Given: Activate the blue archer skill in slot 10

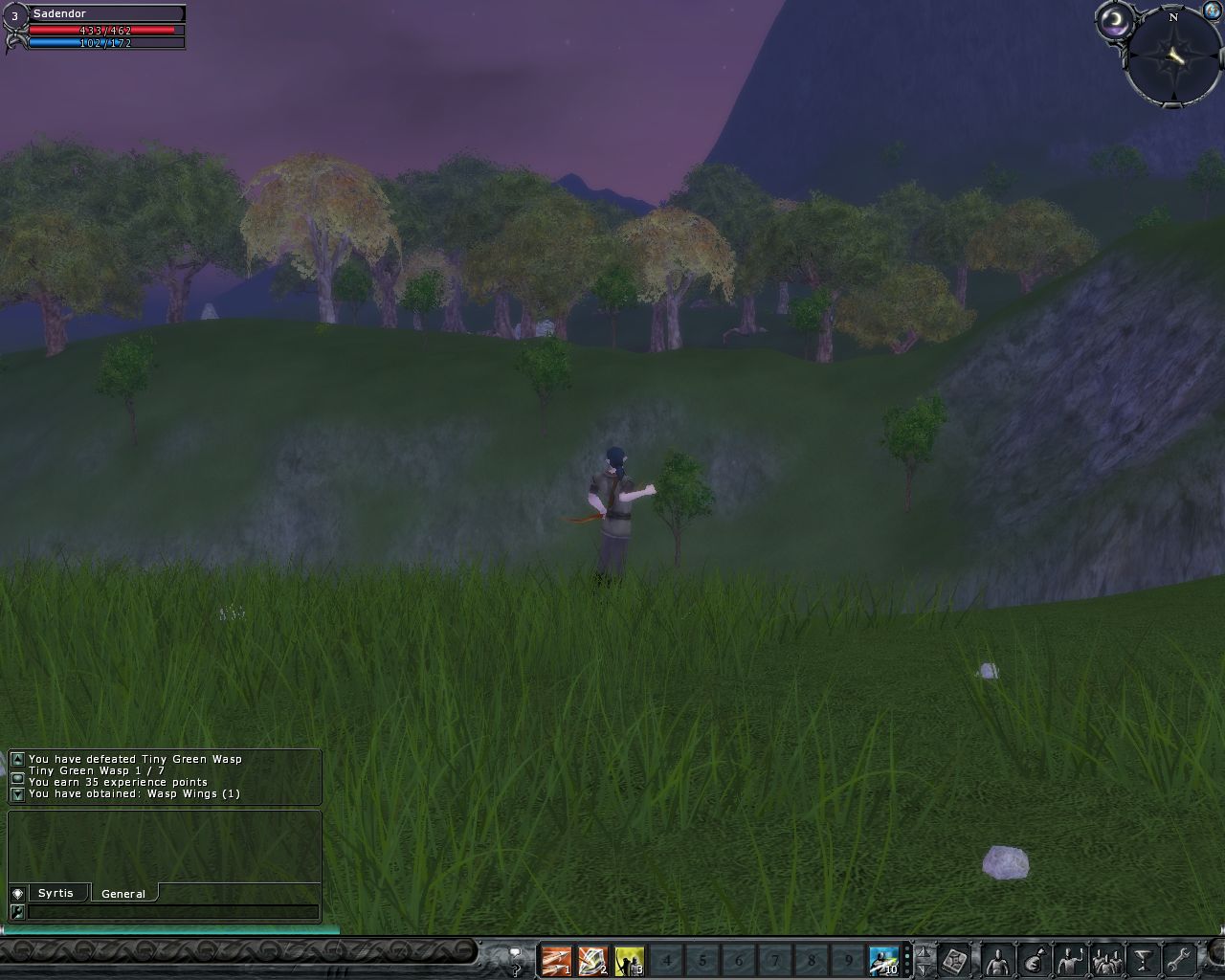Looking at the screenshot, I should (x=883, y=960).
